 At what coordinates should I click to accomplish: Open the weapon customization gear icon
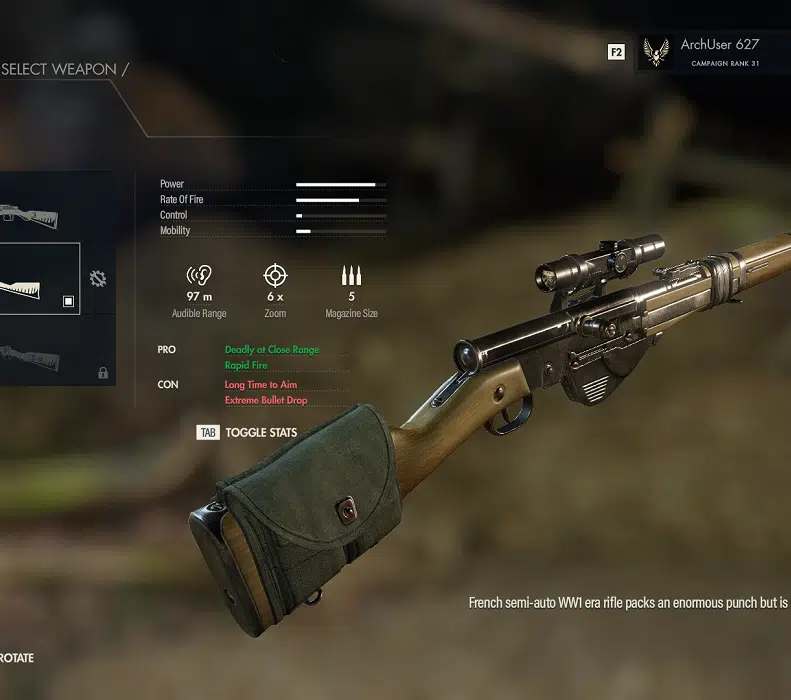(x=98, y=279)
